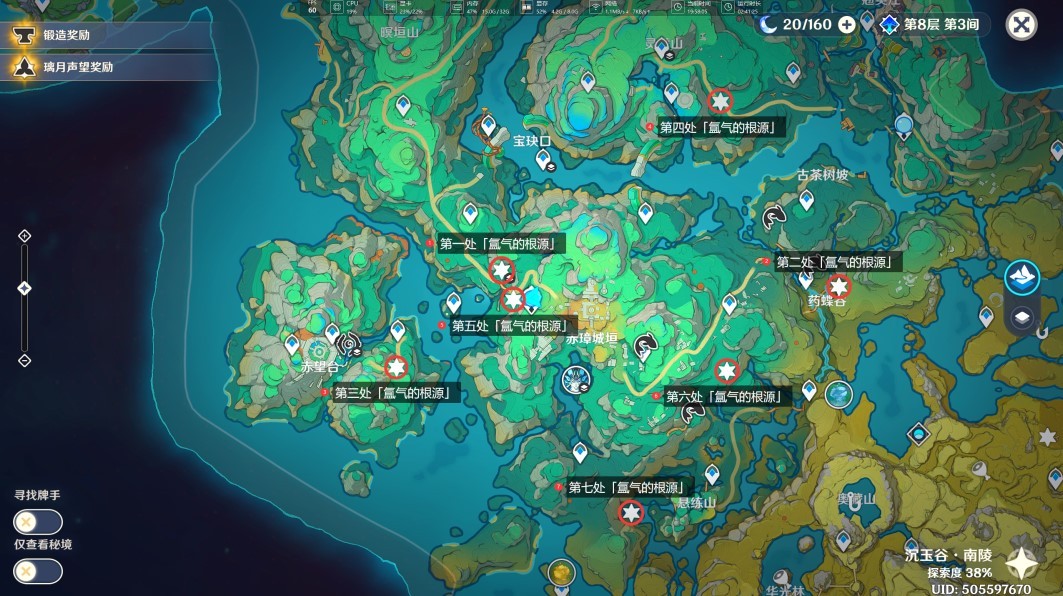Toggle the 仅查看秘境 domain-only switch

pos(38,571)
